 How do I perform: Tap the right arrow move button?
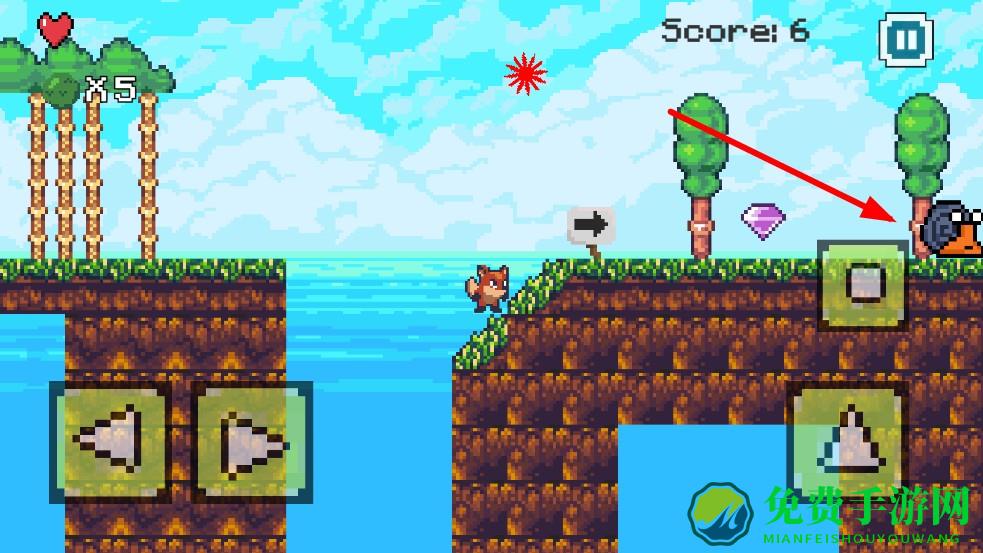(x=251, y=441)
